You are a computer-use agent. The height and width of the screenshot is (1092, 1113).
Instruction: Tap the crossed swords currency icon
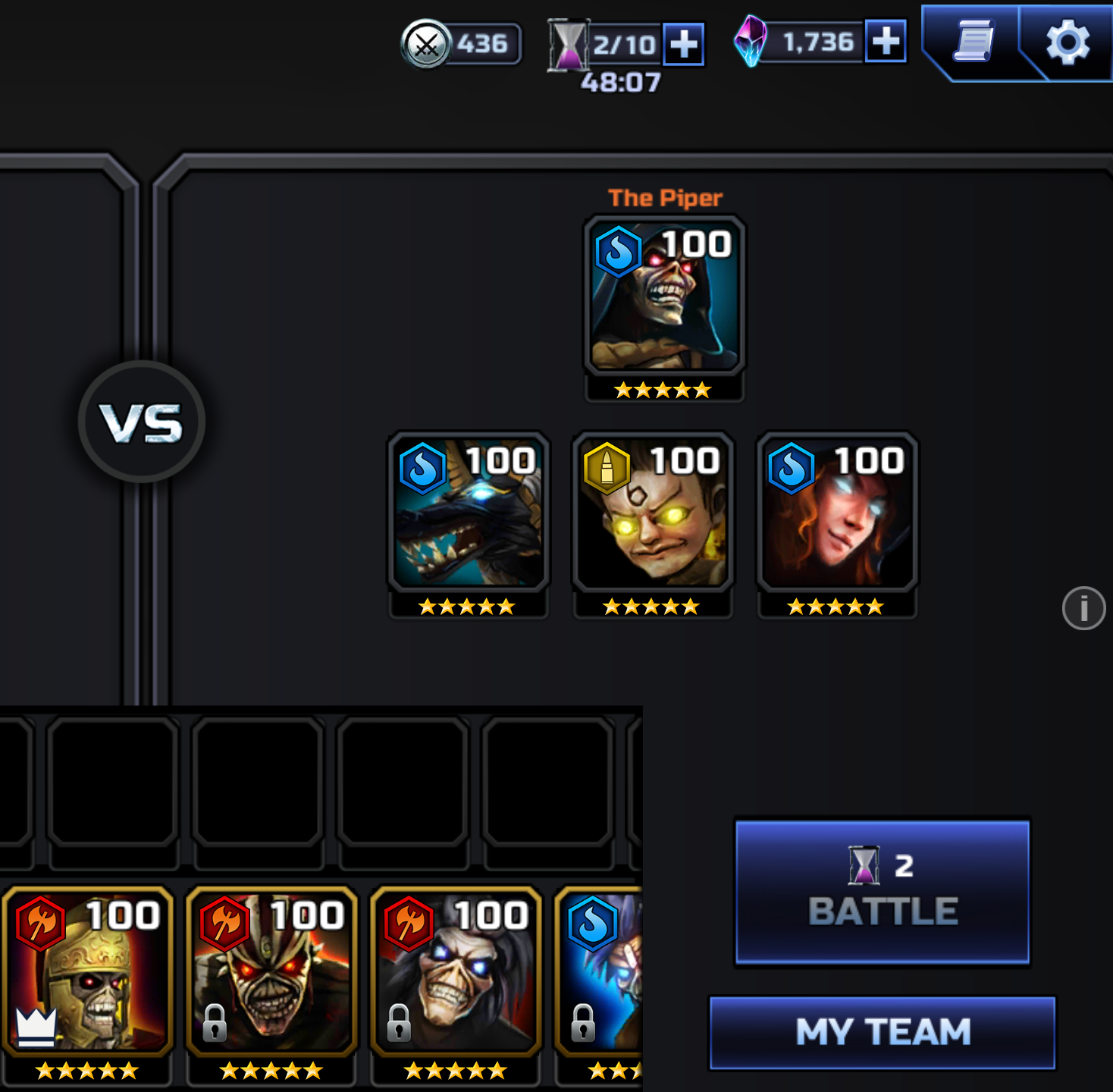pos(426,45)
